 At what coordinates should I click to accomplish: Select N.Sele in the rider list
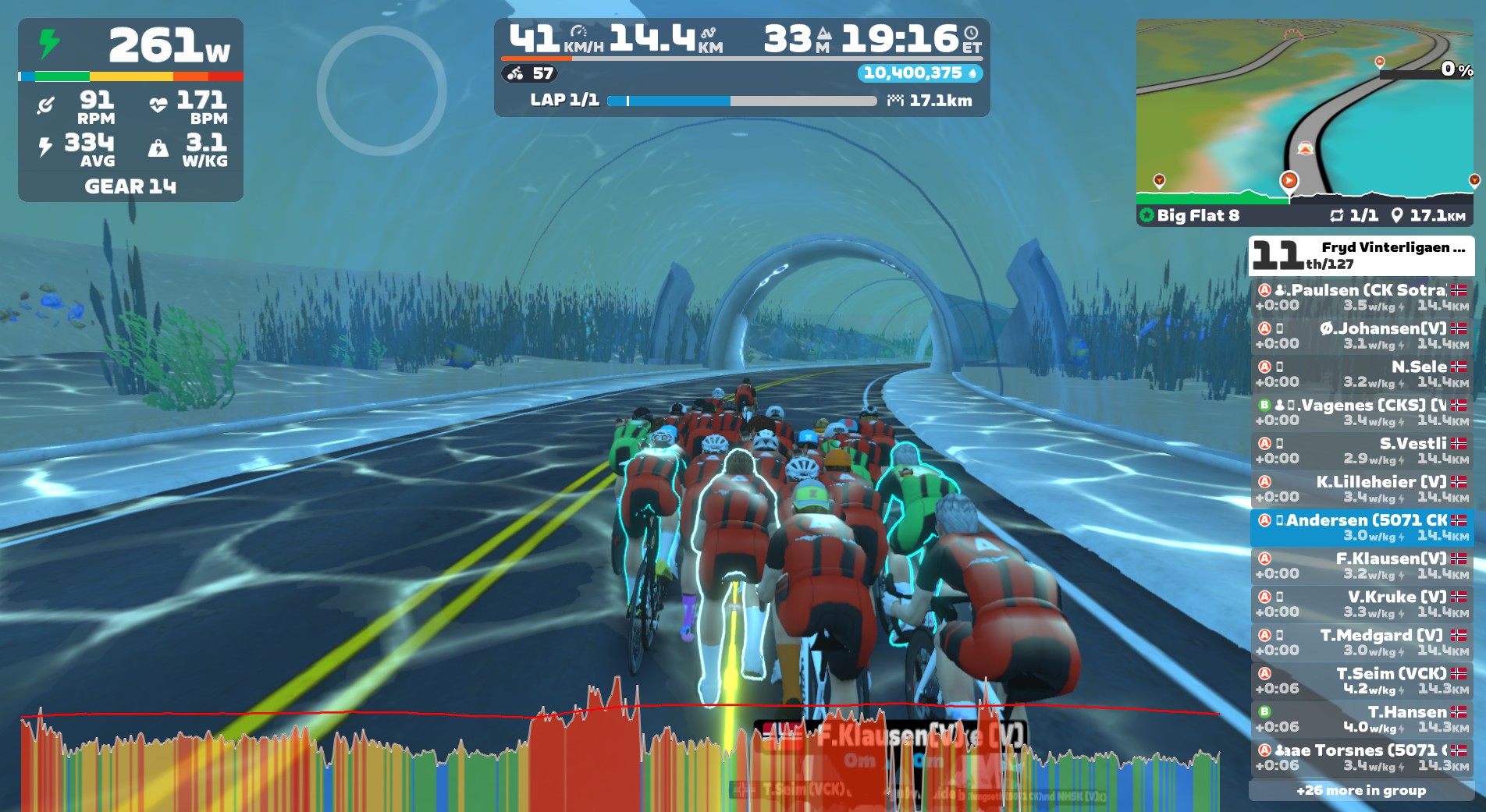(1361, 374)
